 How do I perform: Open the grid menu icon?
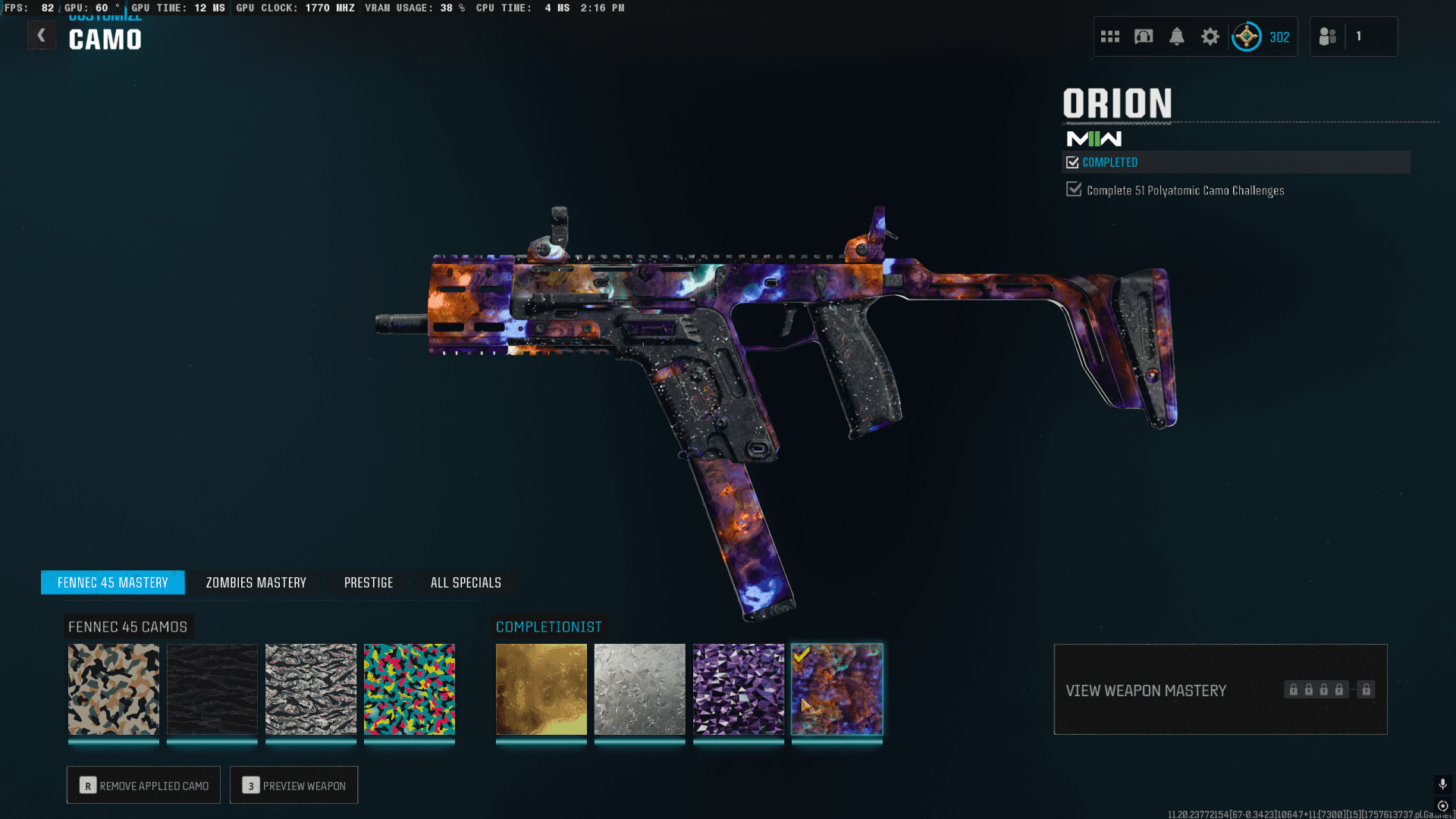point(1109,36)
